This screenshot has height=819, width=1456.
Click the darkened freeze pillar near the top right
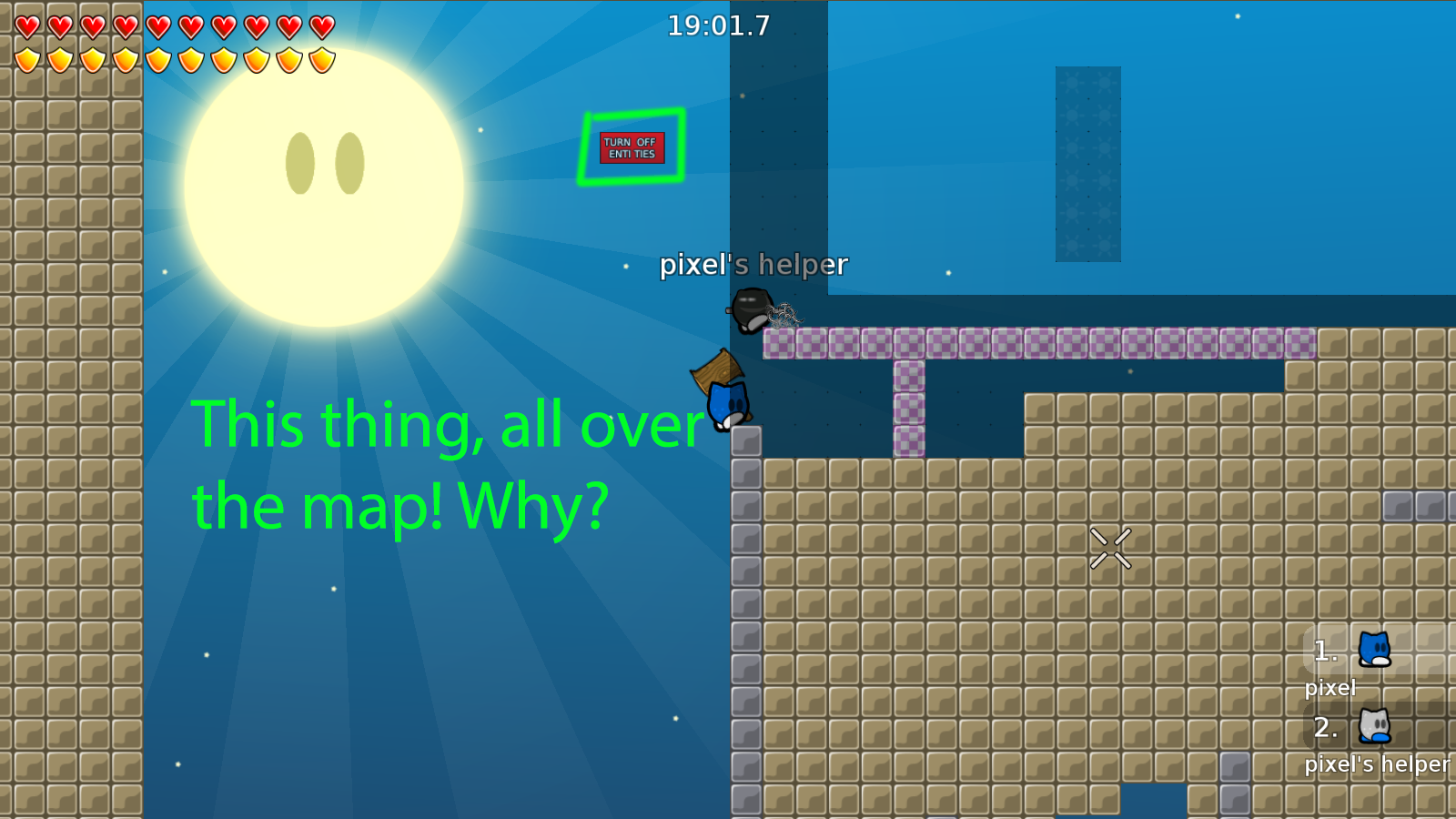pyautogui.click(x=1087, y=164)
